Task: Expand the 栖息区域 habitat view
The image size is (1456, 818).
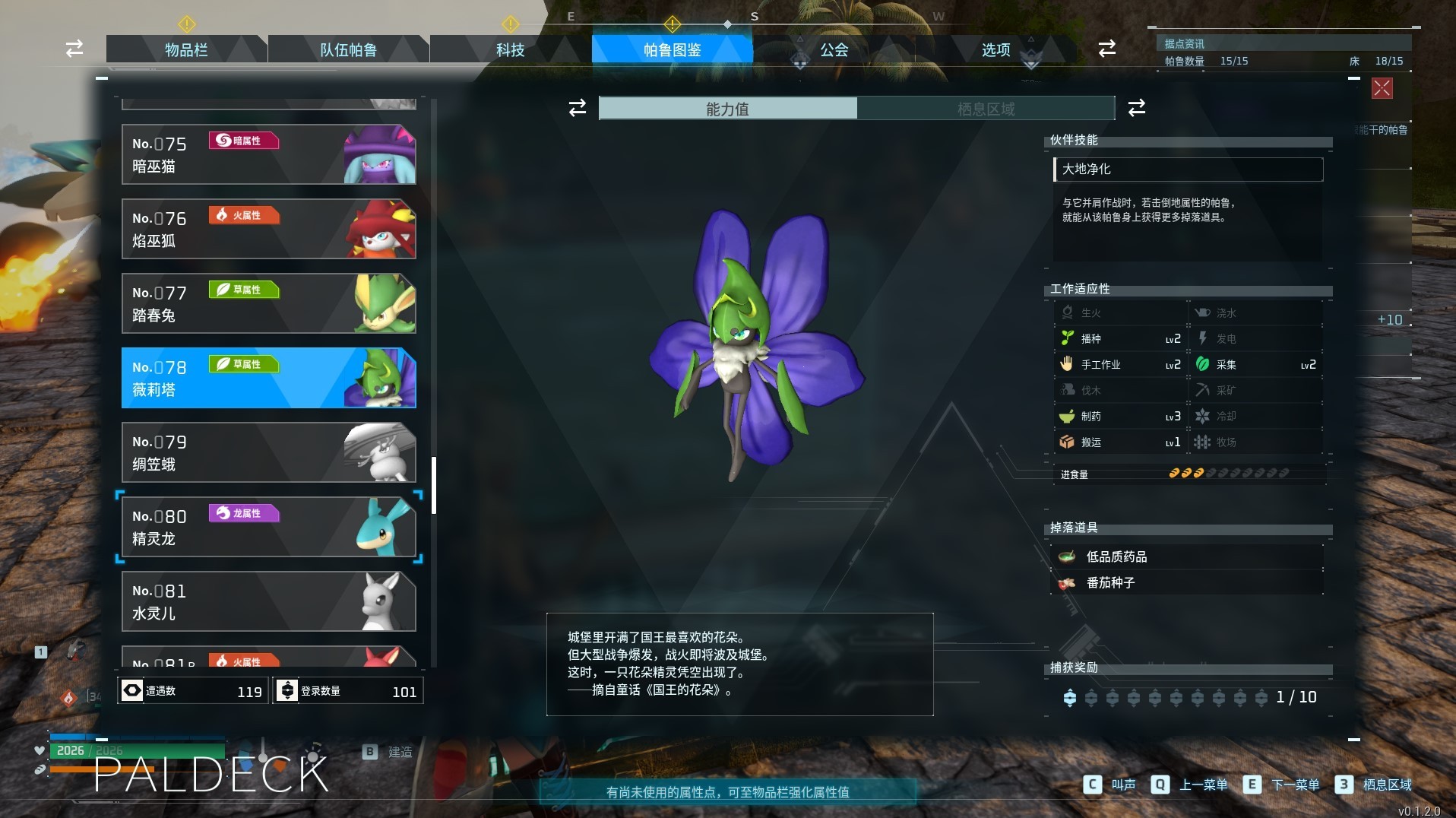Action: click(985, 108)
